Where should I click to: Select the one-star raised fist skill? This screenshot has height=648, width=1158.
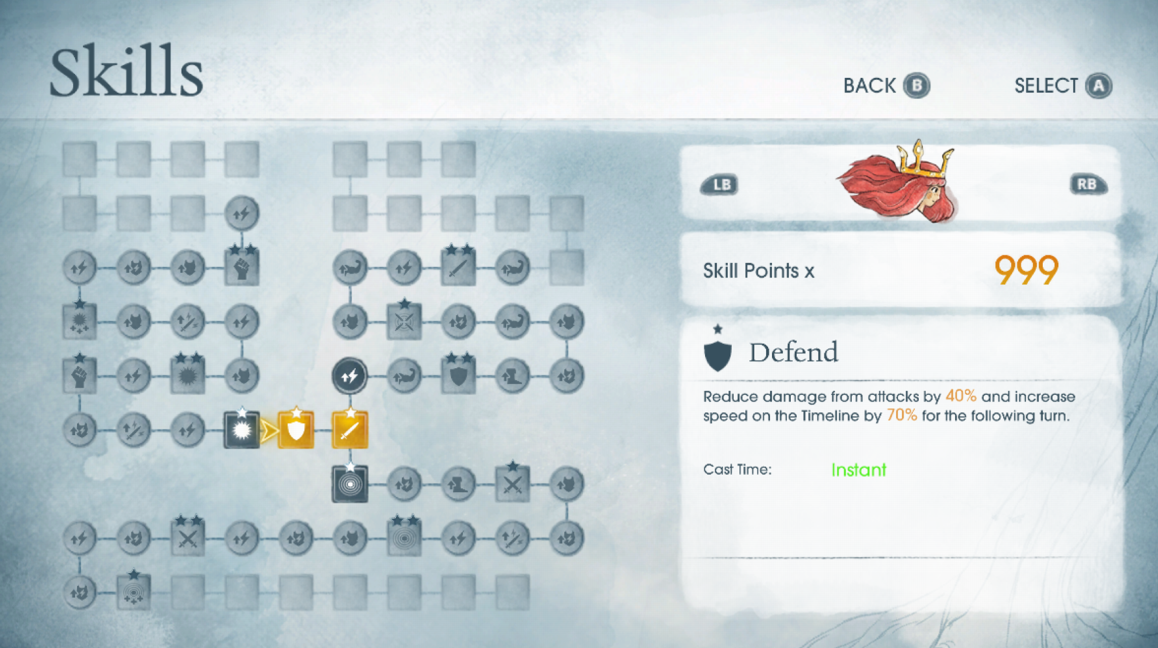(80, 376)
